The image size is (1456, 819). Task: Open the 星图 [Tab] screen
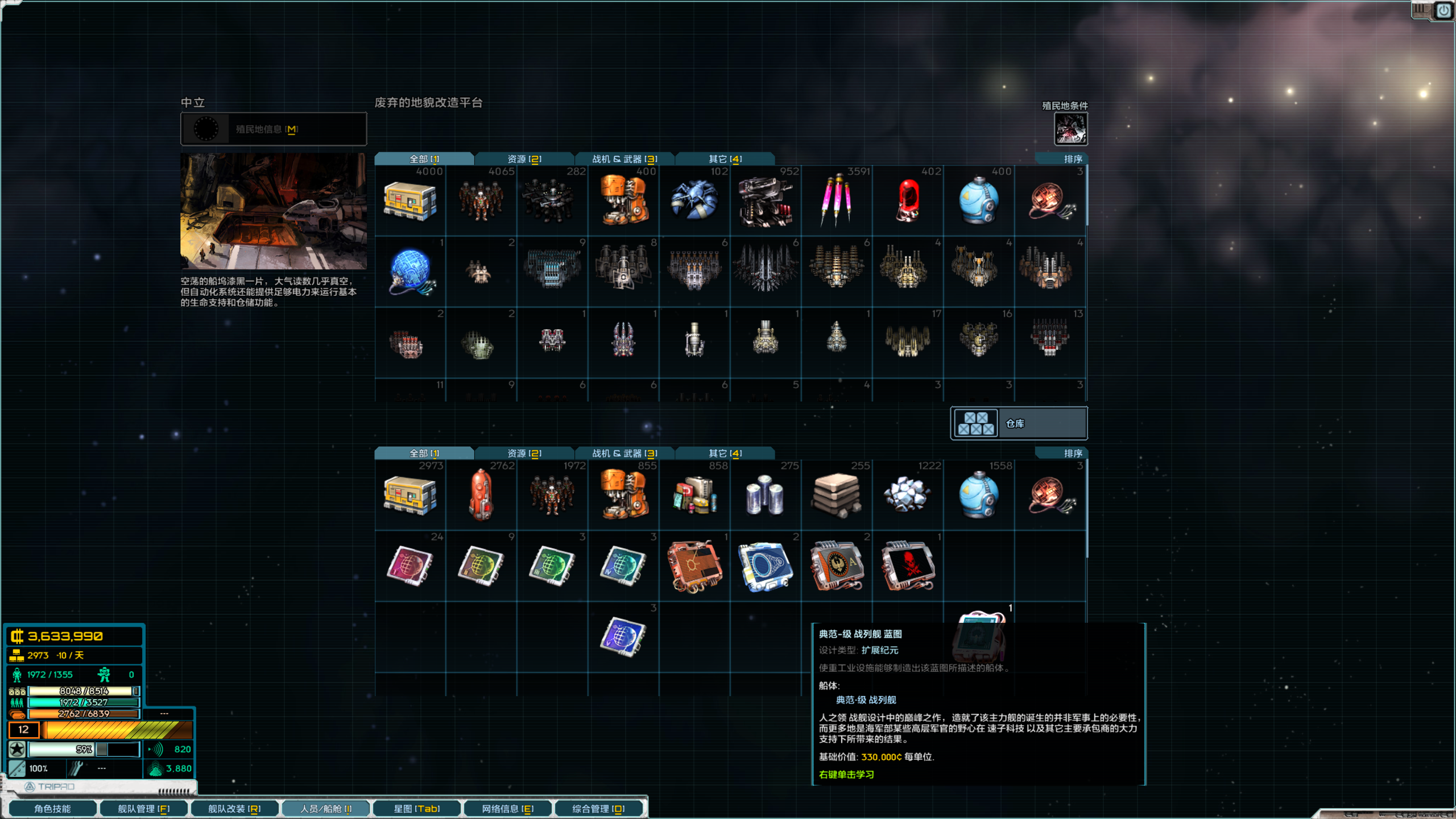[417, 808]
